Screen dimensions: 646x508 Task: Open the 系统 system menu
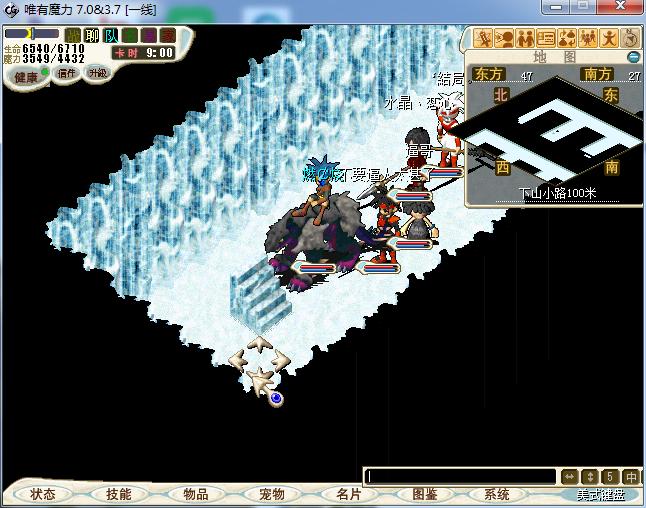click(x=497, y=494)
